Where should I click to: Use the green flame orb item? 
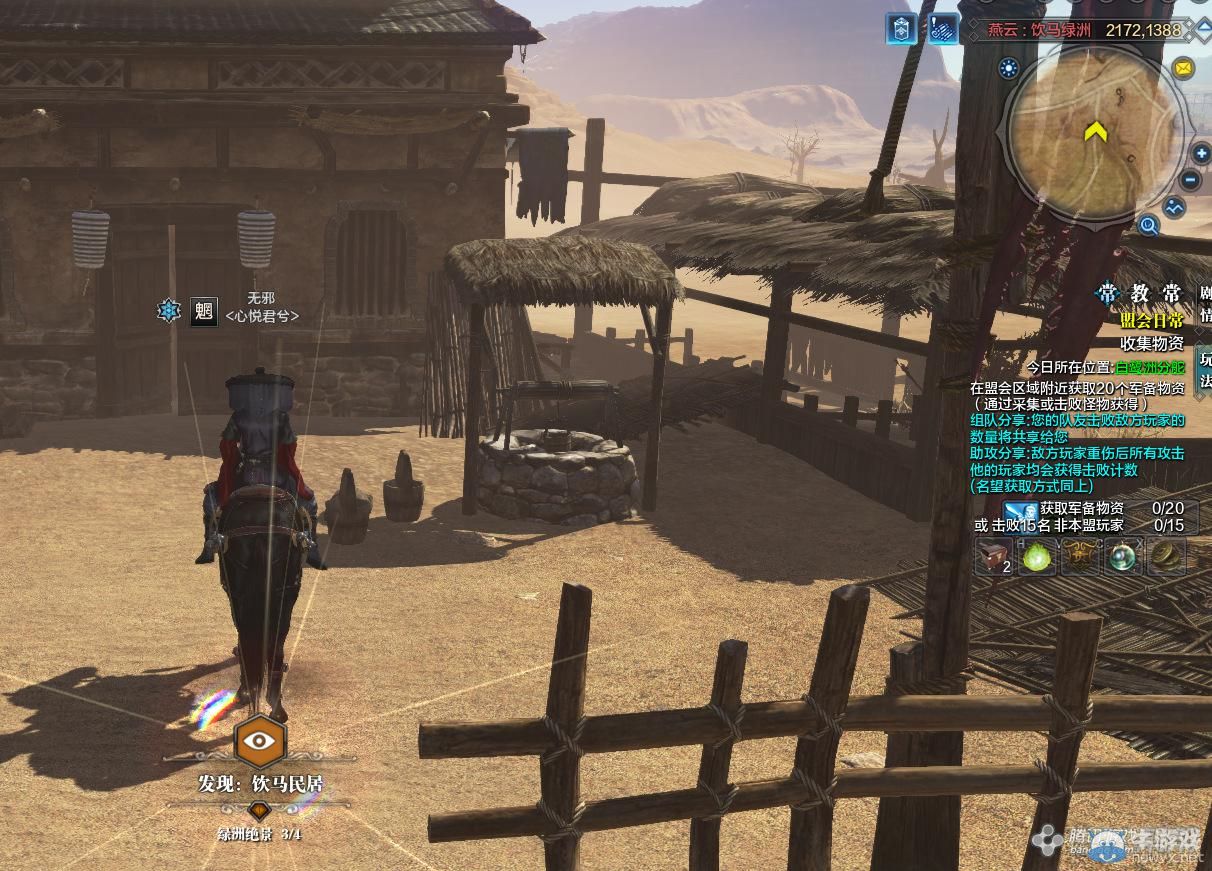[x=1037, y=557]
